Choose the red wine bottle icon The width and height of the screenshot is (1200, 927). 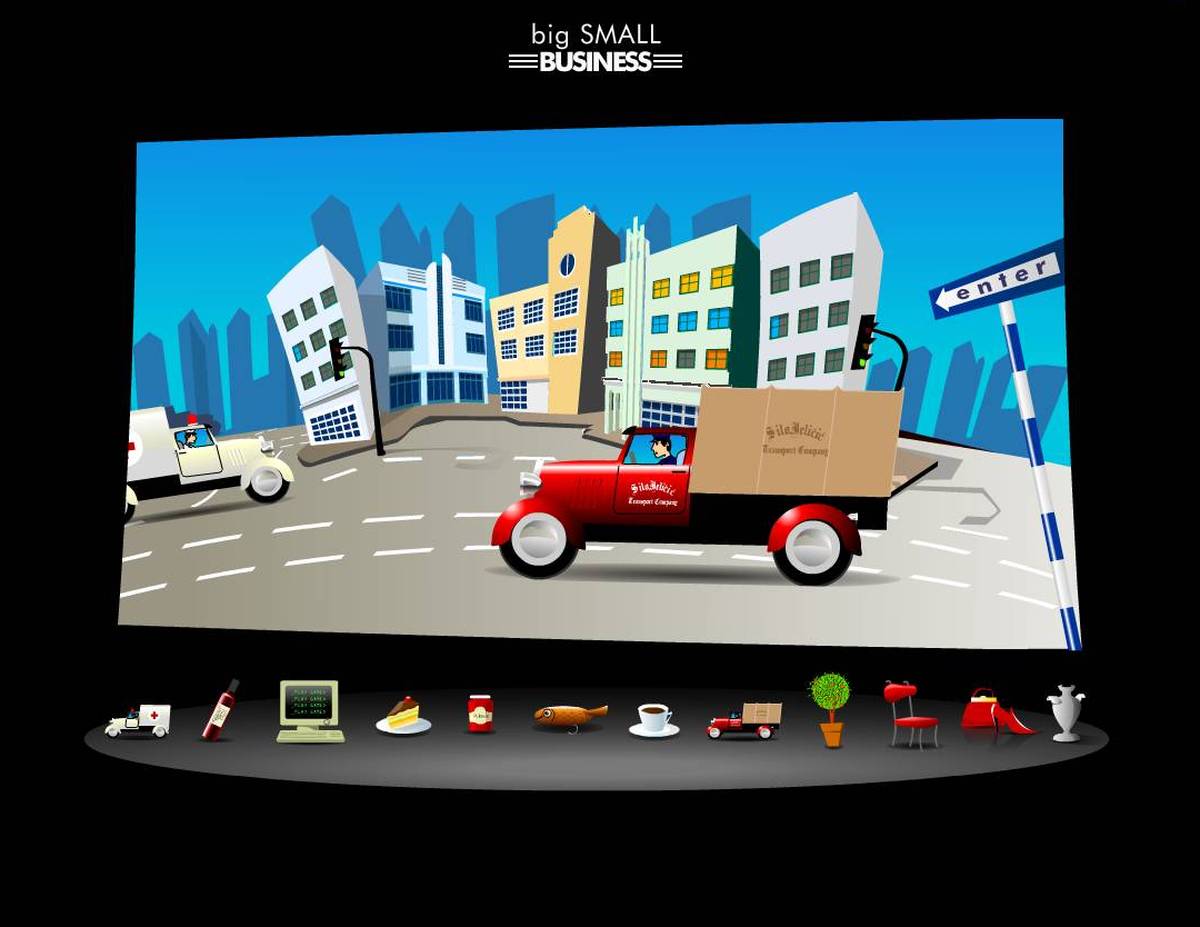click(x=220, y=710)
